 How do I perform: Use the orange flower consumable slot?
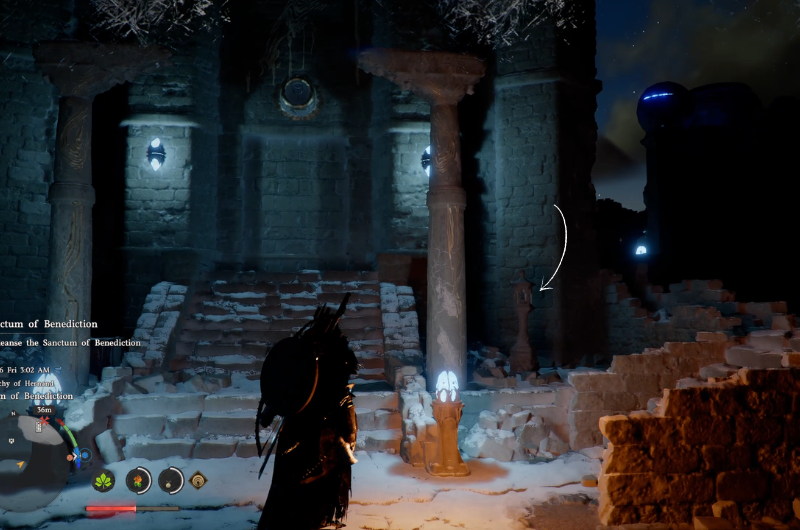tap(138, 480)
